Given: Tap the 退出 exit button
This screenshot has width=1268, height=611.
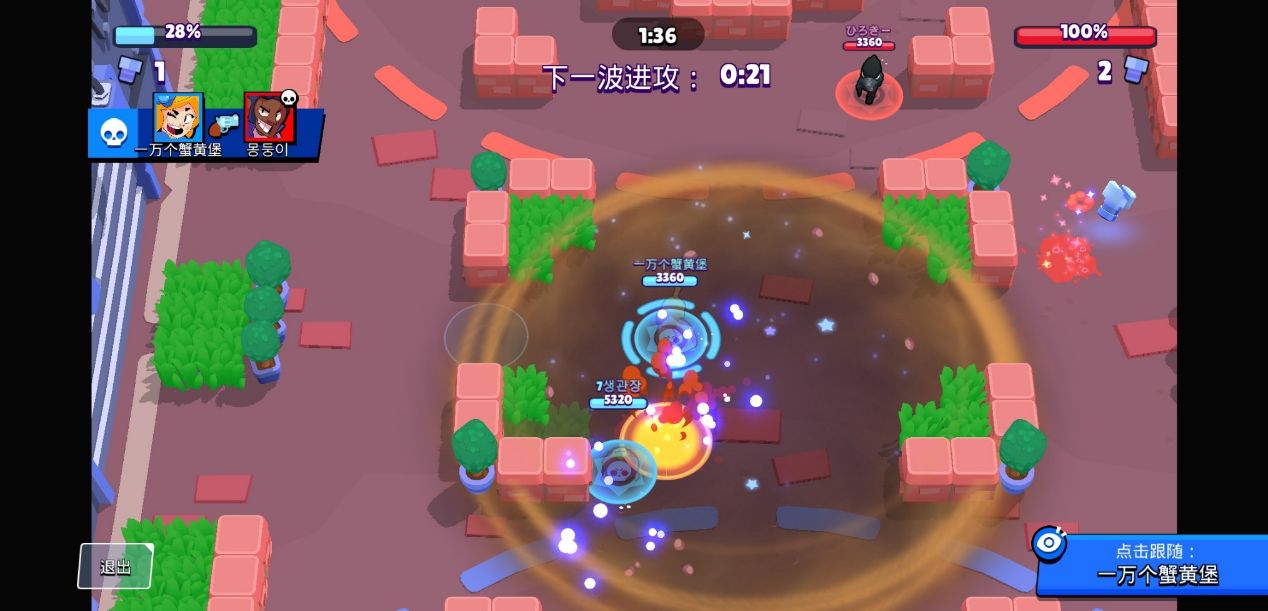Looking at the screenshot, I should tap(116, 566).
